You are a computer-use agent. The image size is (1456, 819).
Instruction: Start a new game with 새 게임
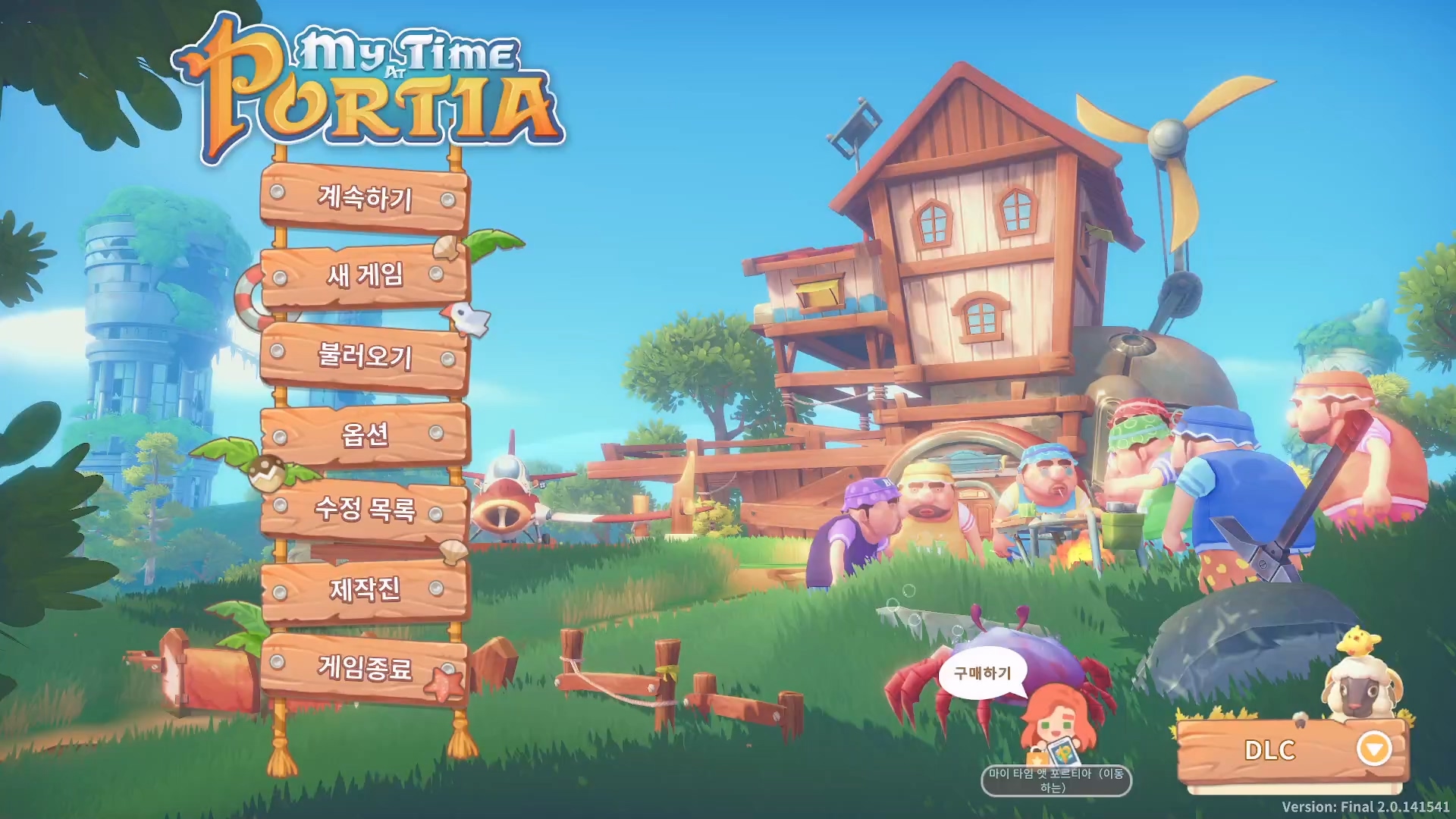pos(364,275)
